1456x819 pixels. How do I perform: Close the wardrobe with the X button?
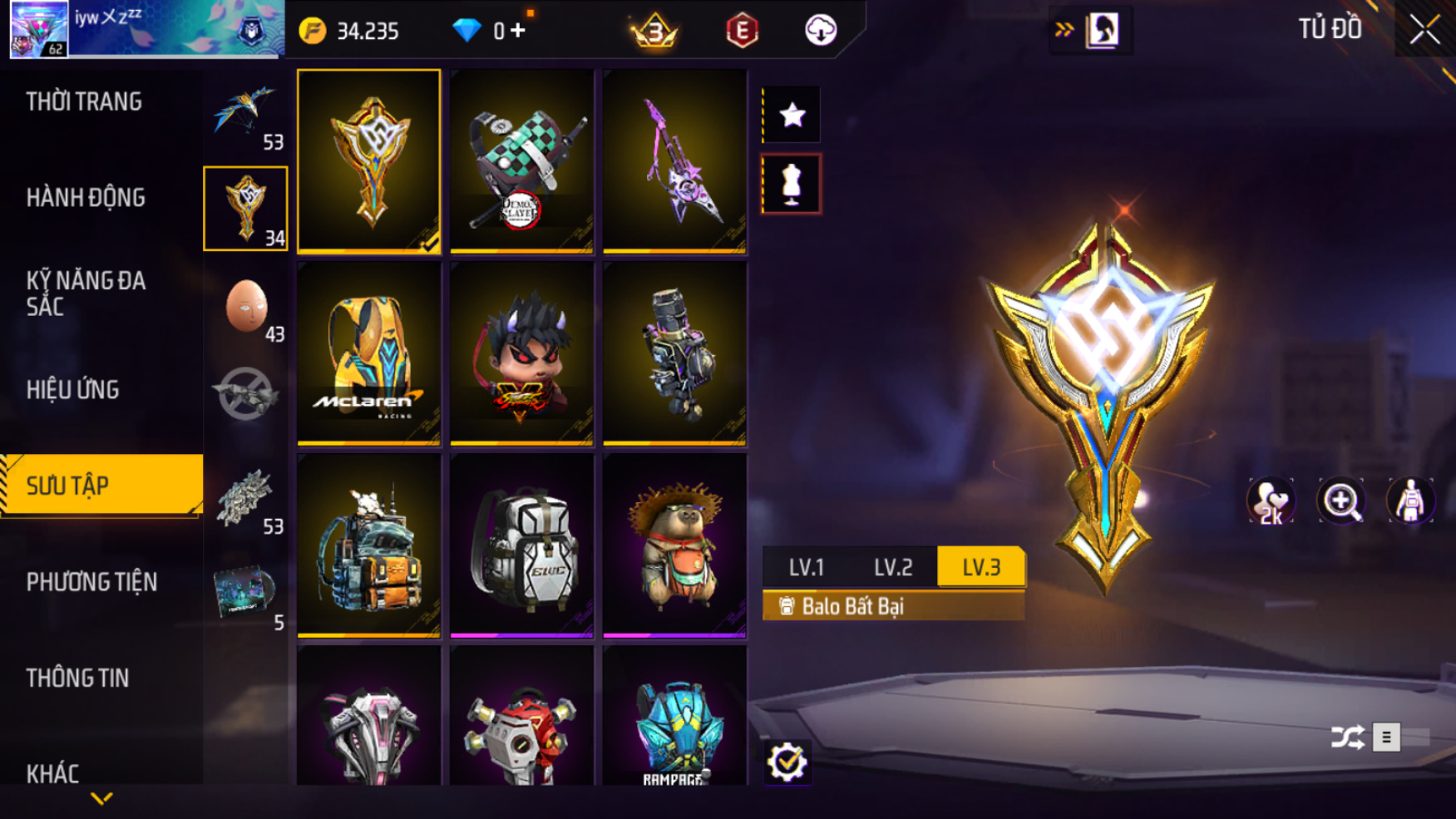(1424, 30)
